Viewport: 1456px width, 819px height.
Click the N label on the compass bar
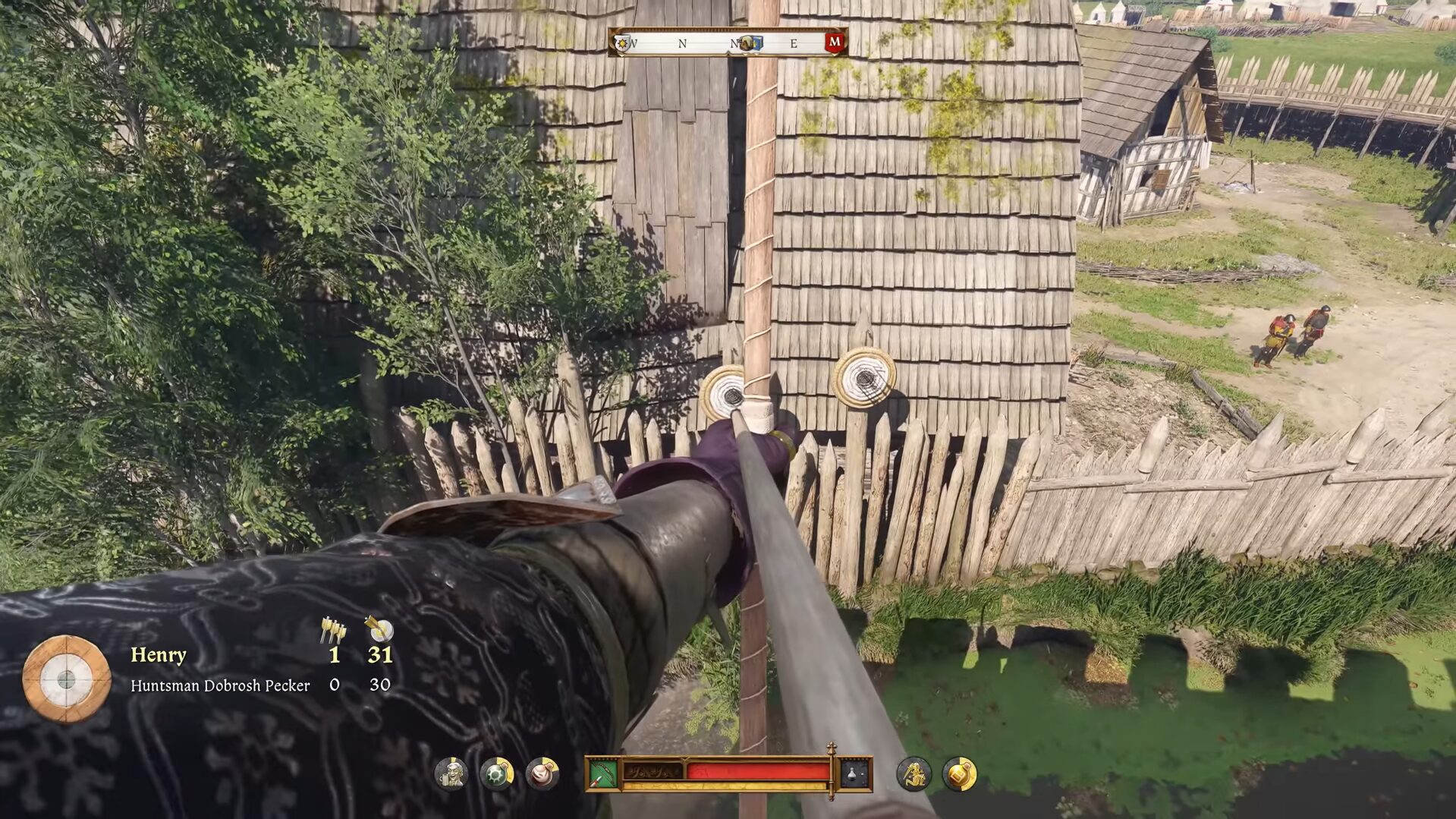(683, 43)
